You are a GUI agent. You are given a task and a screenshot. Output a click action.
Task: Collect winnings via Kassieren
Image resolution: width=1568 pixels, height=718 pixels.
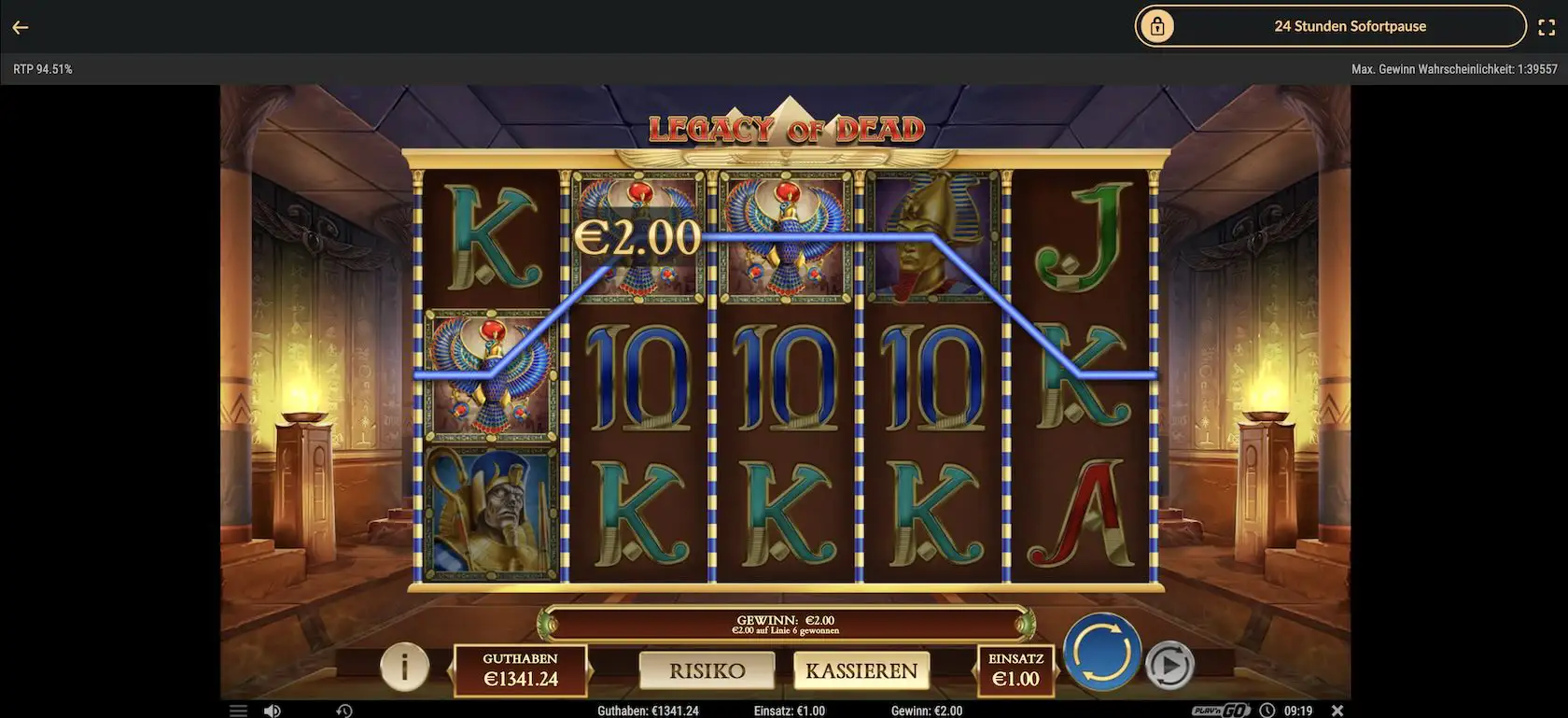[x=861, y=669]
